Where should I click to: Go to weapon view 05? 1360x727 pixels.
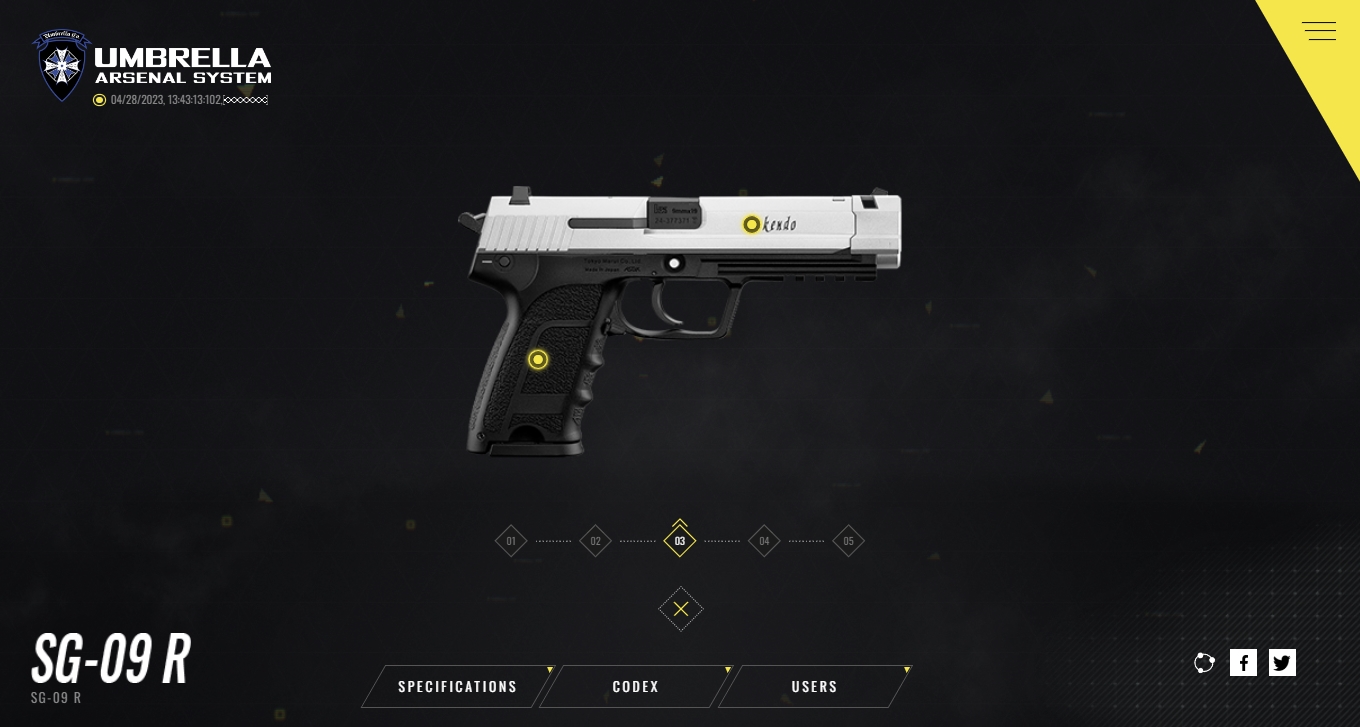[x=848, y=541]
